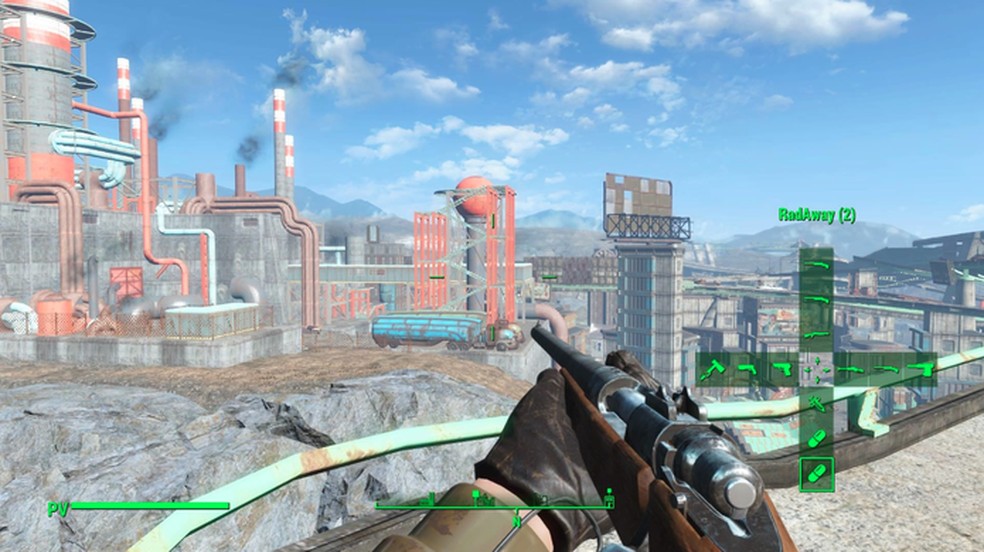Select the pill slot between syringe and RadAway
This screenshot has width=984, height=552.
pyautogui.click(x=817, y=439)
